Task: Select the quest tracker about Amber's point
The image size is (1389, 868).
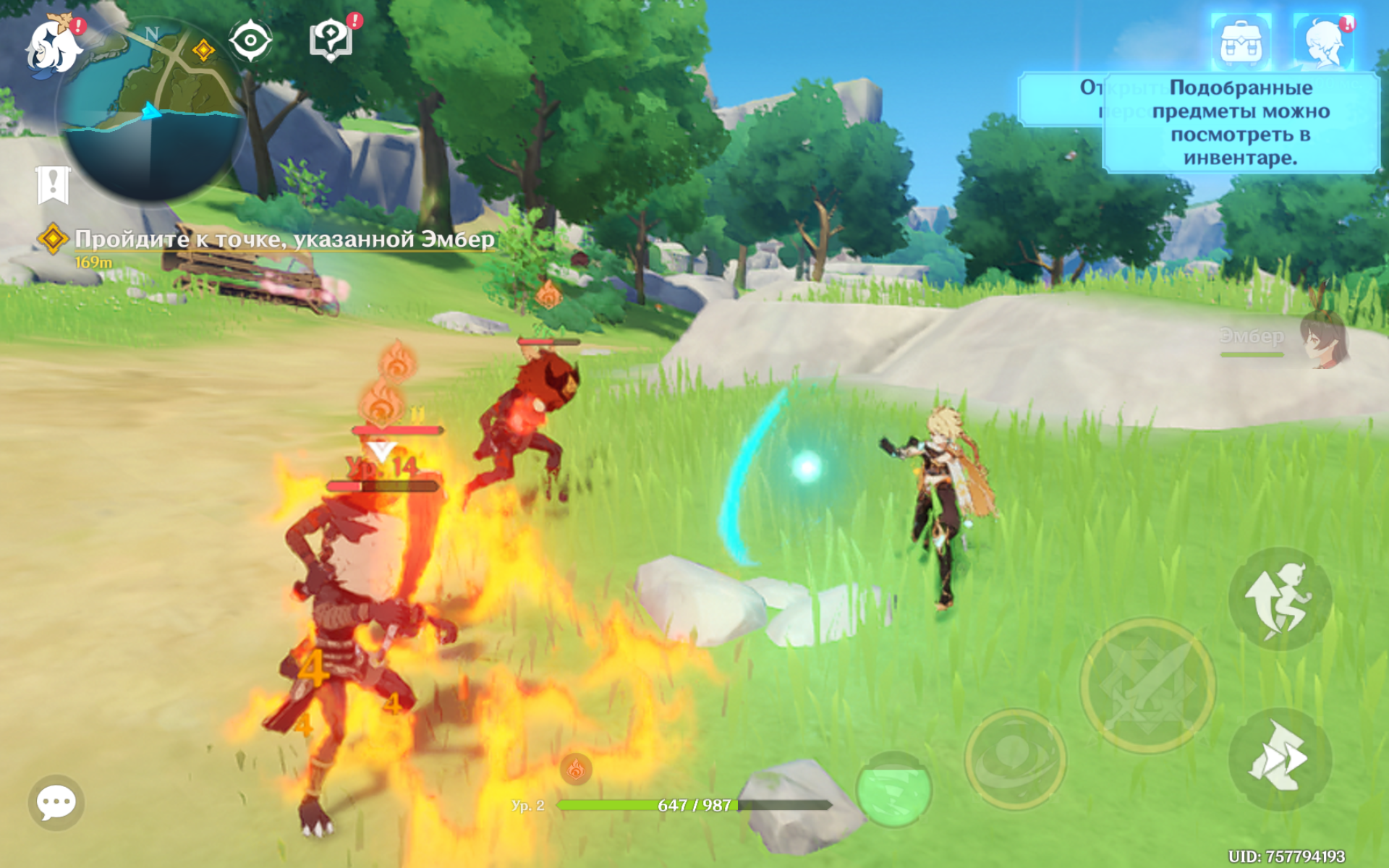Action: point(282,239)
